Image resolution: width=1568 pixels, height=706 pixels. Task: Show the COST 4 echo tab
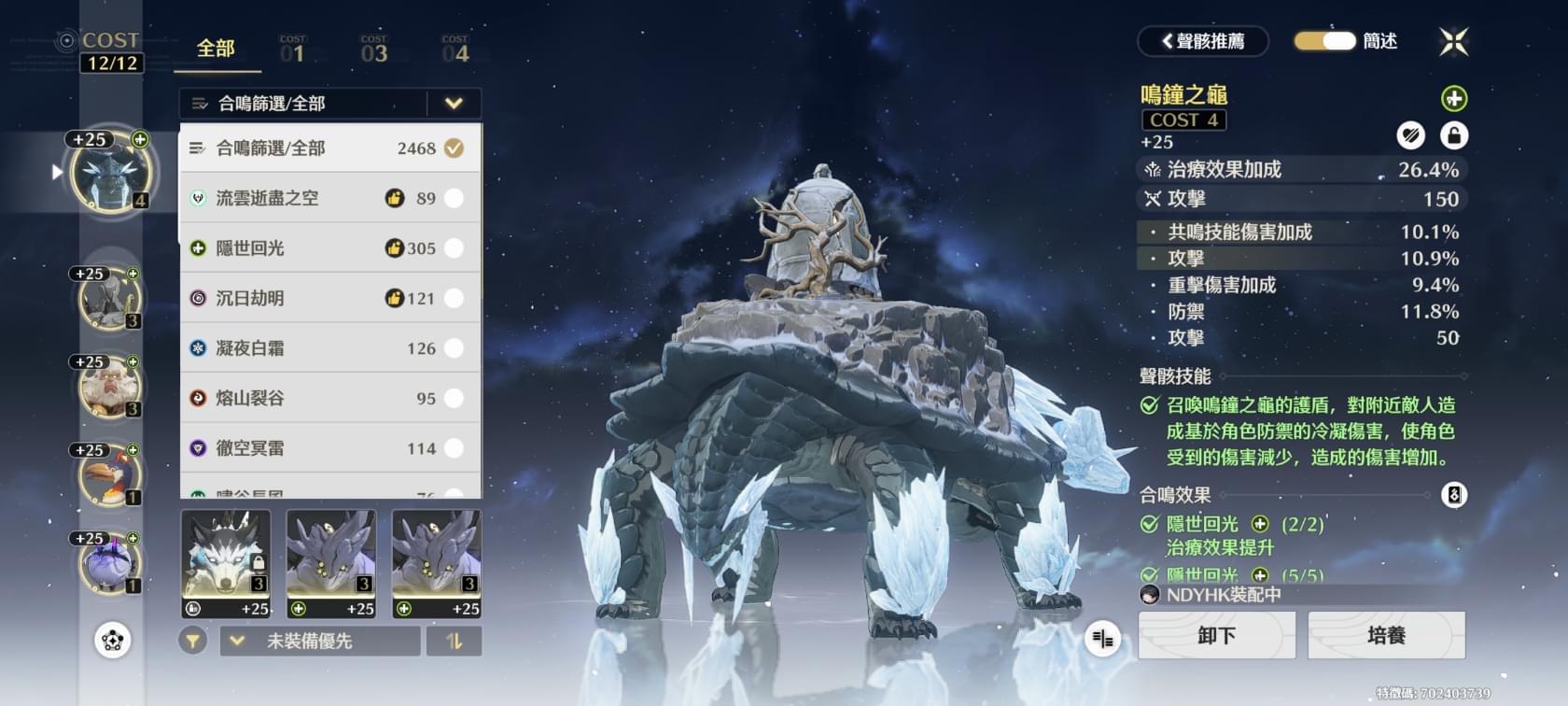(x=455, y=50)
